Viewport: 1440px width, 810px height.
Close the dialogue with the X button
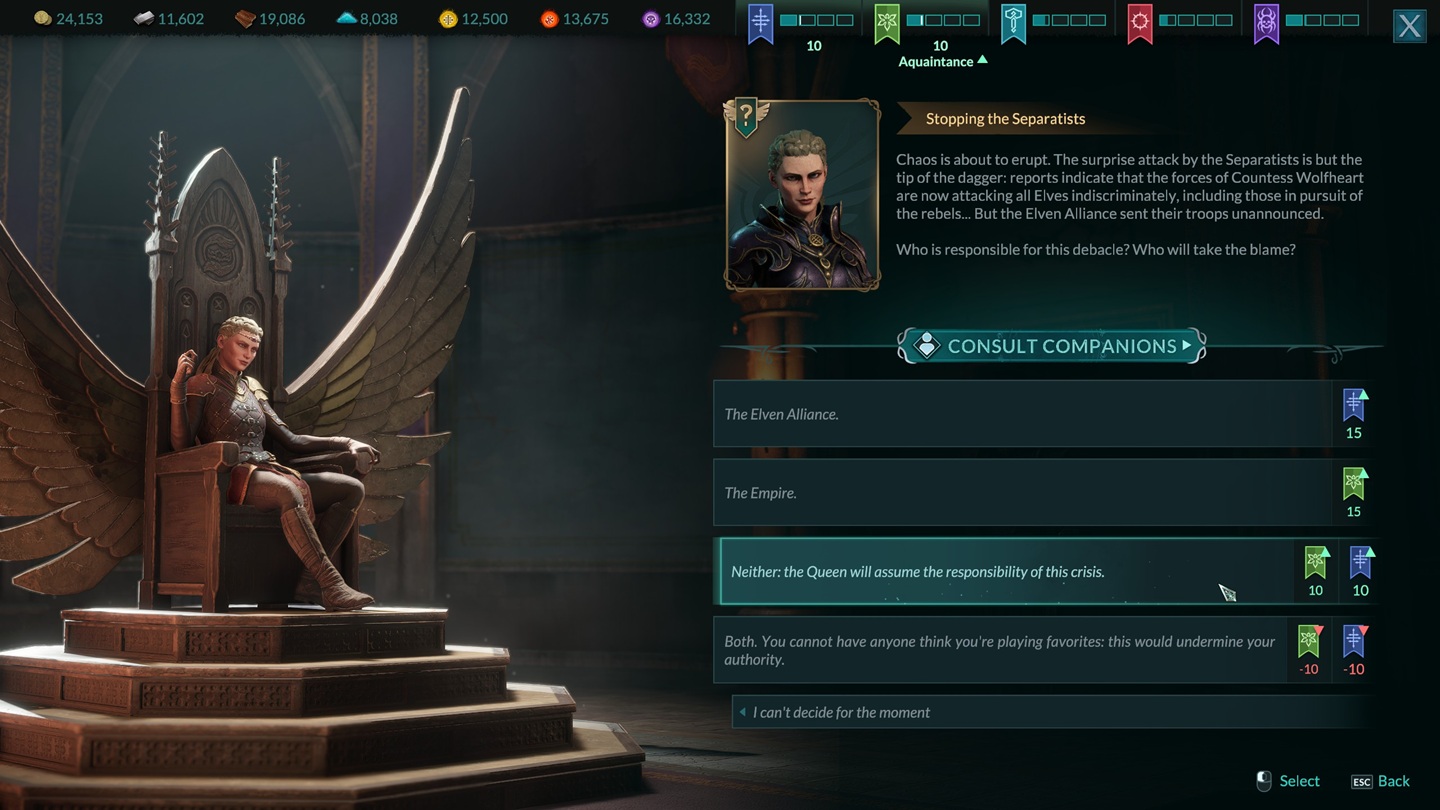1409,26
